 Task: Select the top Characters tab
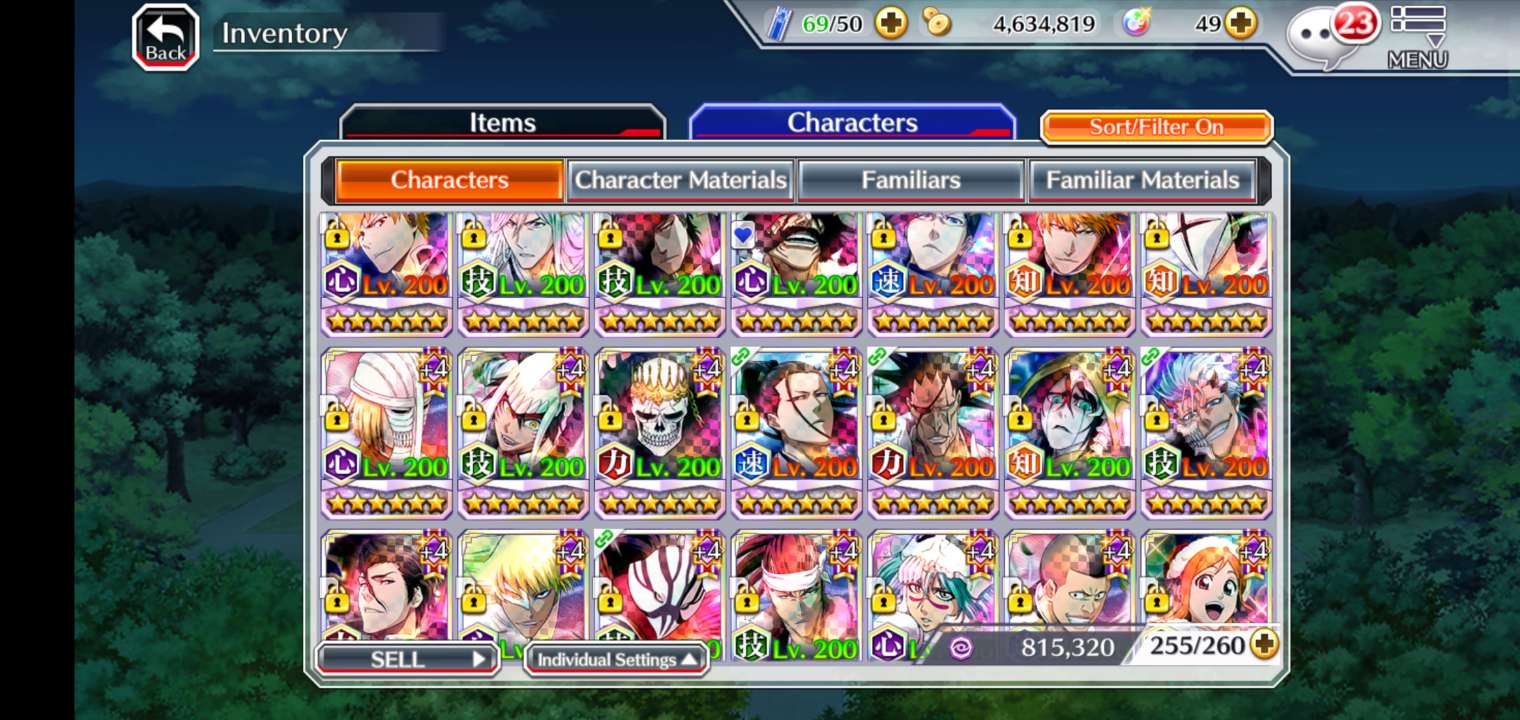(852, 123)
